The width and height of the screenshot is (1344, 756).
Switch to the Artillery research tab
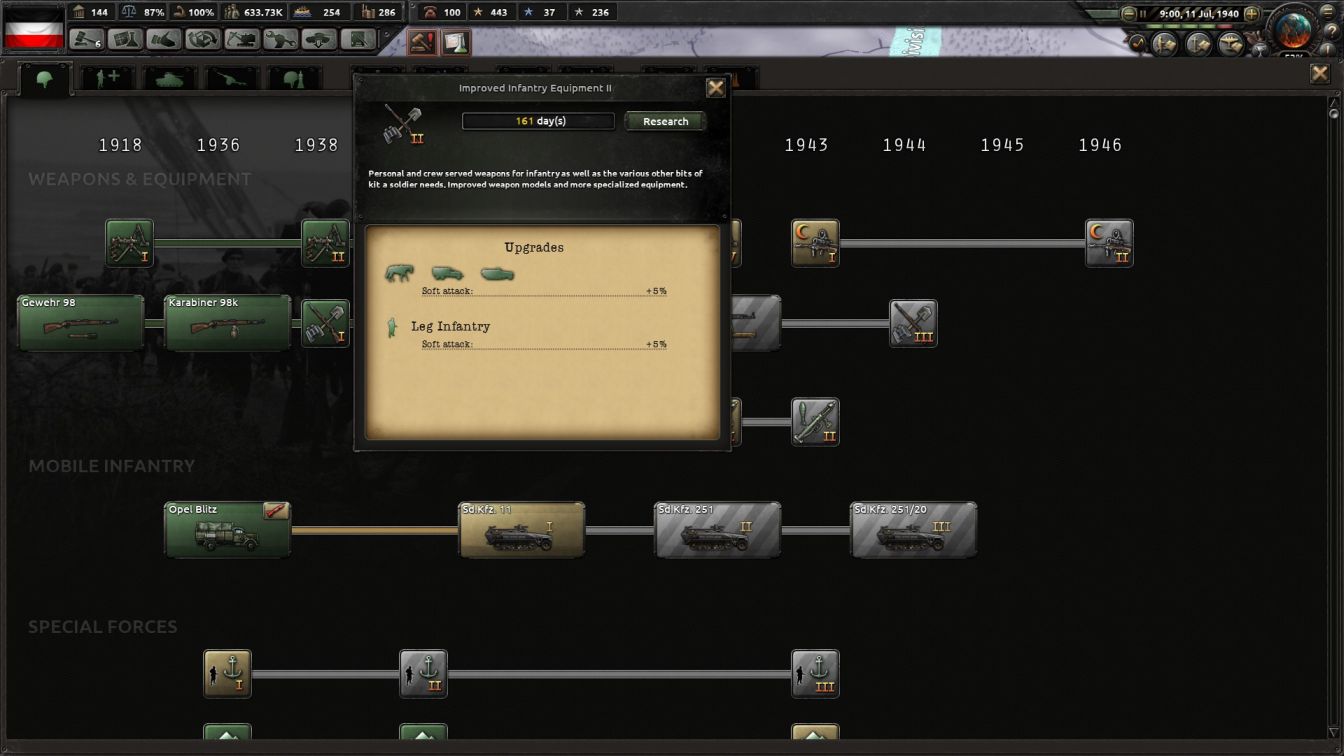pos(230,80)
